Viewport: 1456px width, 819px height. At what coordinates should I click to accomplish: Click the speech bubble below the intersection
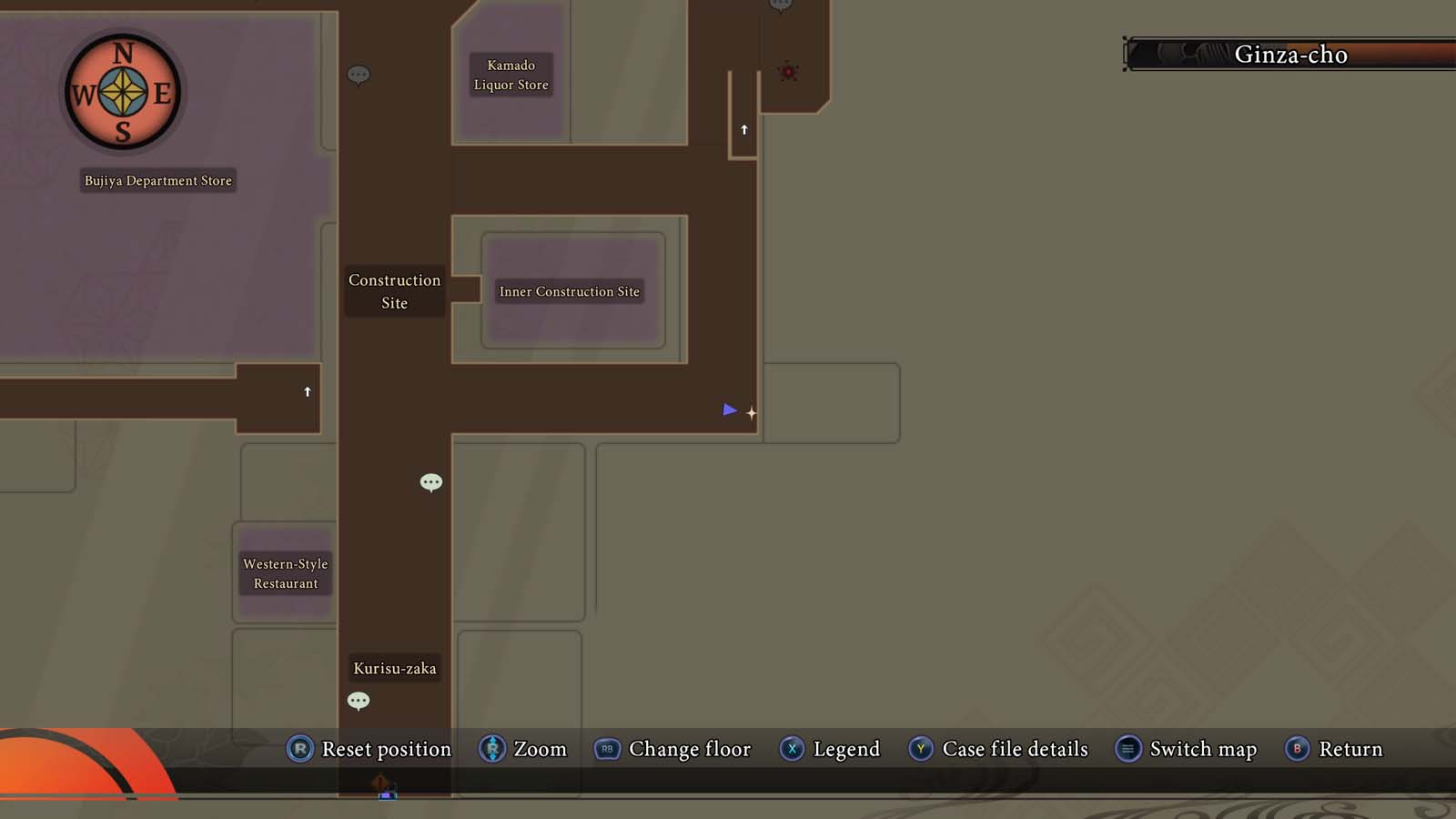point(430,482)
